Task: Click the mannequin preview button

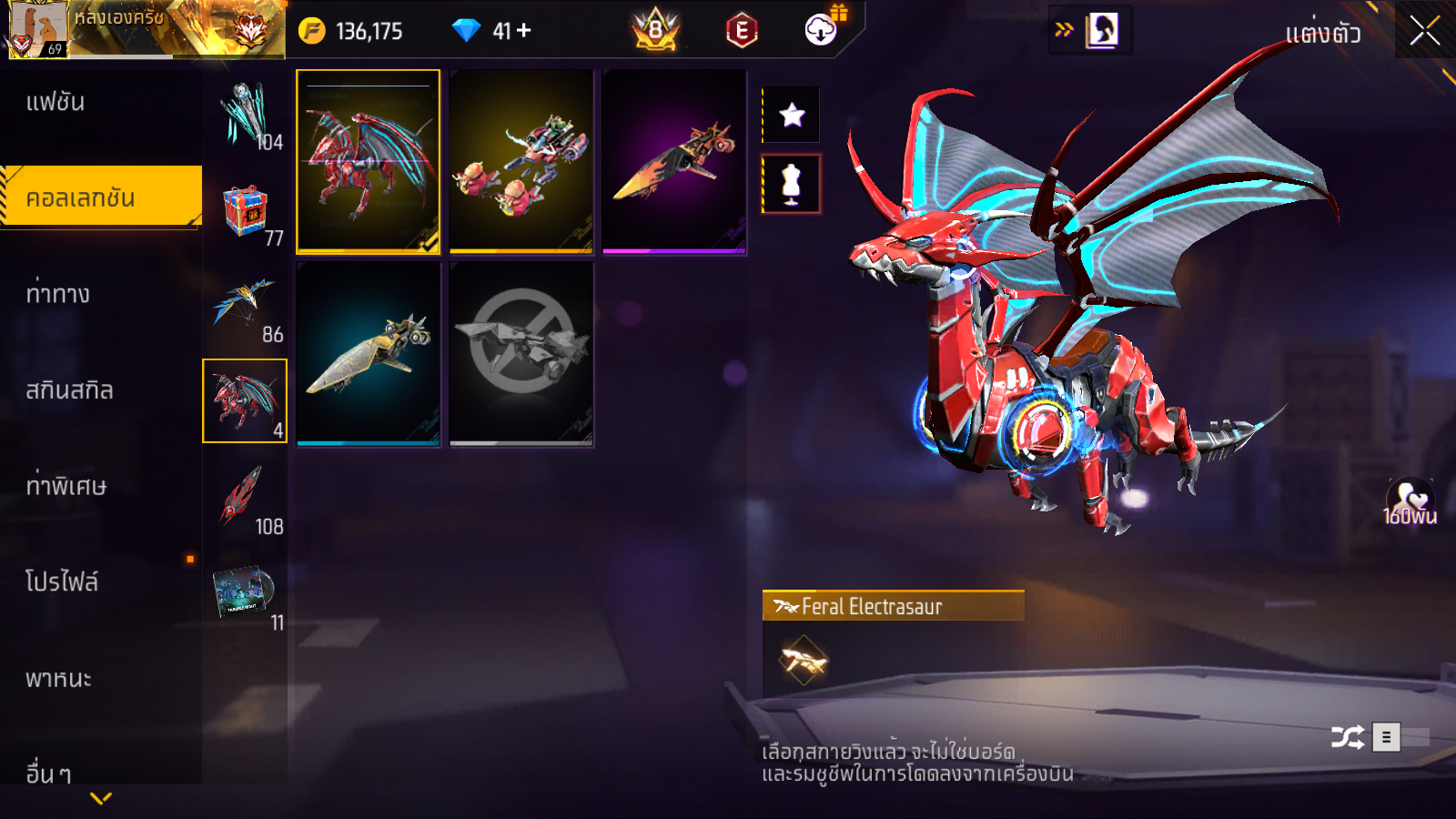Action: (x=792, y=184)
